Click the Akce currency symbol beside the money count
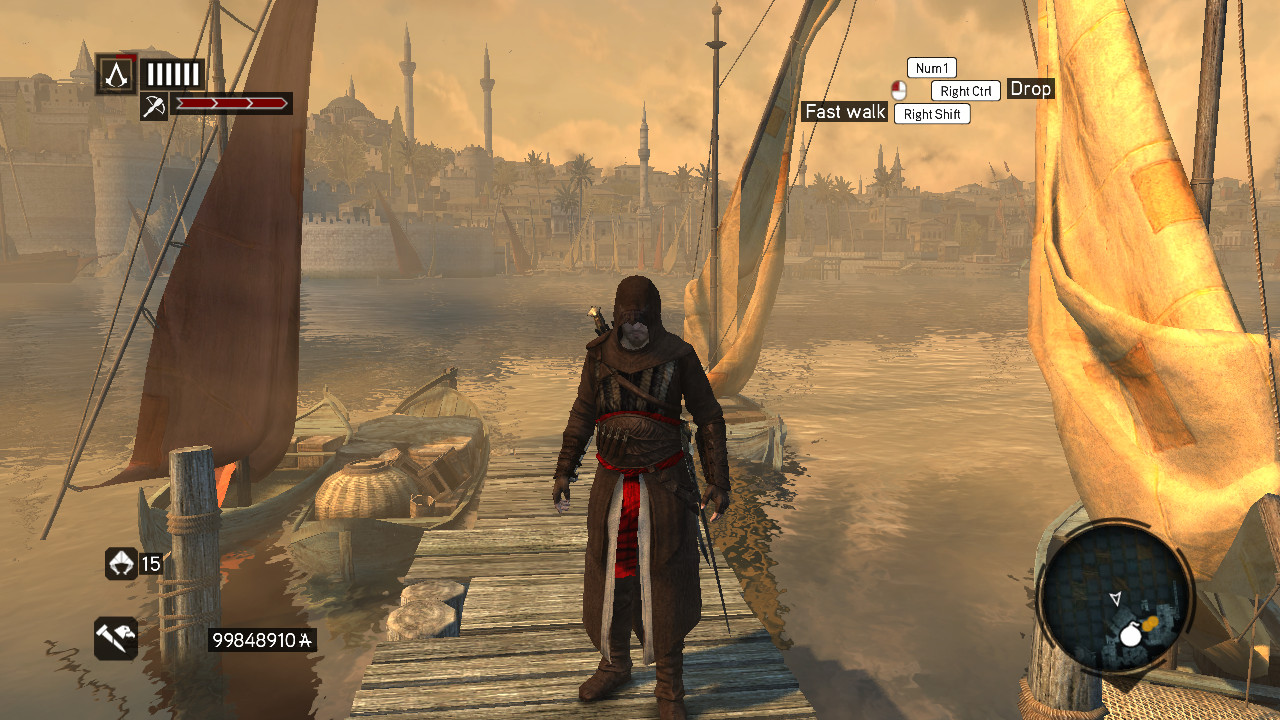The width and height of the screenshot is (1280, 720). point(305,640)
